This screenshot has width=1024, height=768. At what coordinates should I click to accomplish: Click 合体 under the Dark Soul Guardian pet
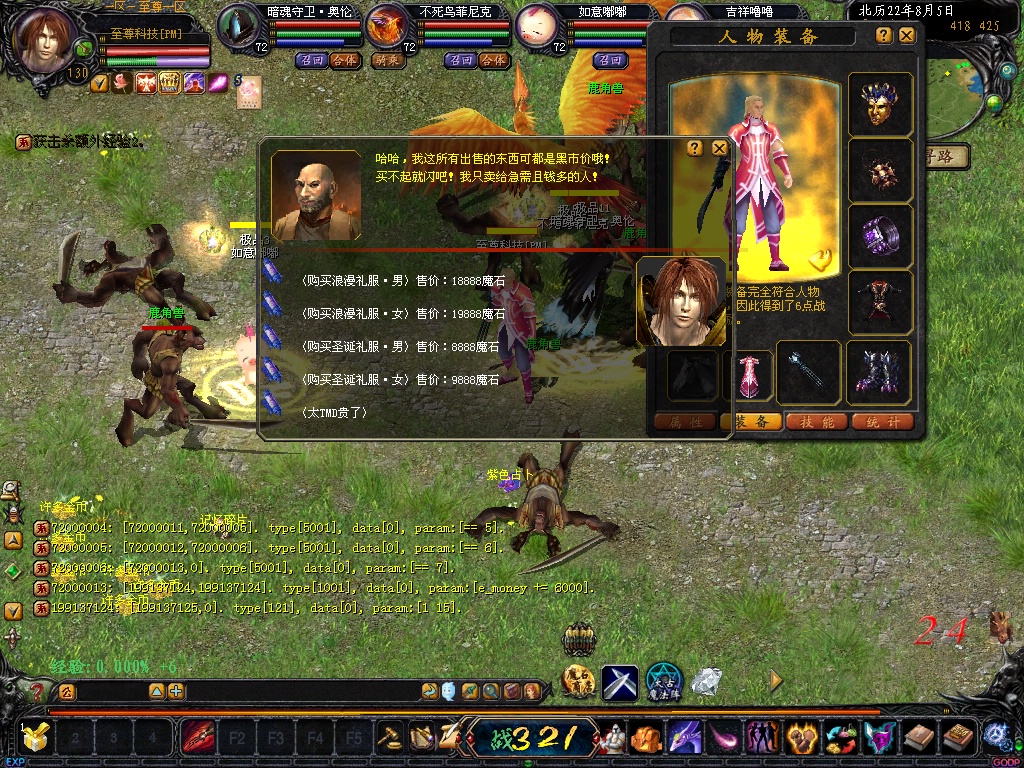tap(343, 60)
